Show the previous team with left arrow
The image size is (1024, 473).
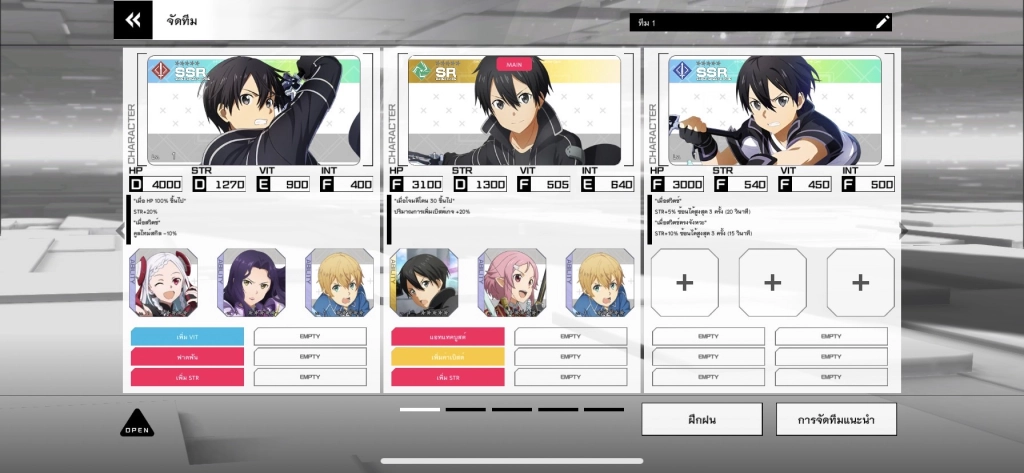[122, 231]
